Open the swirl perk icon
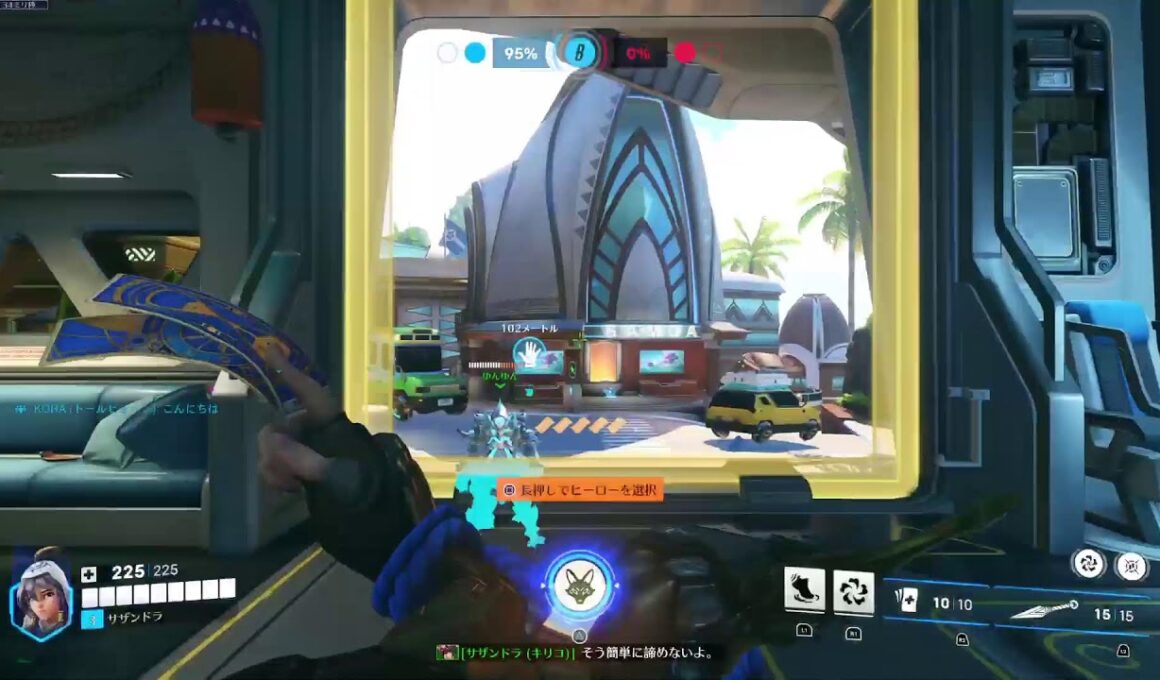Viewport: 1160px width, 680px height. [x=1089, y=563]
